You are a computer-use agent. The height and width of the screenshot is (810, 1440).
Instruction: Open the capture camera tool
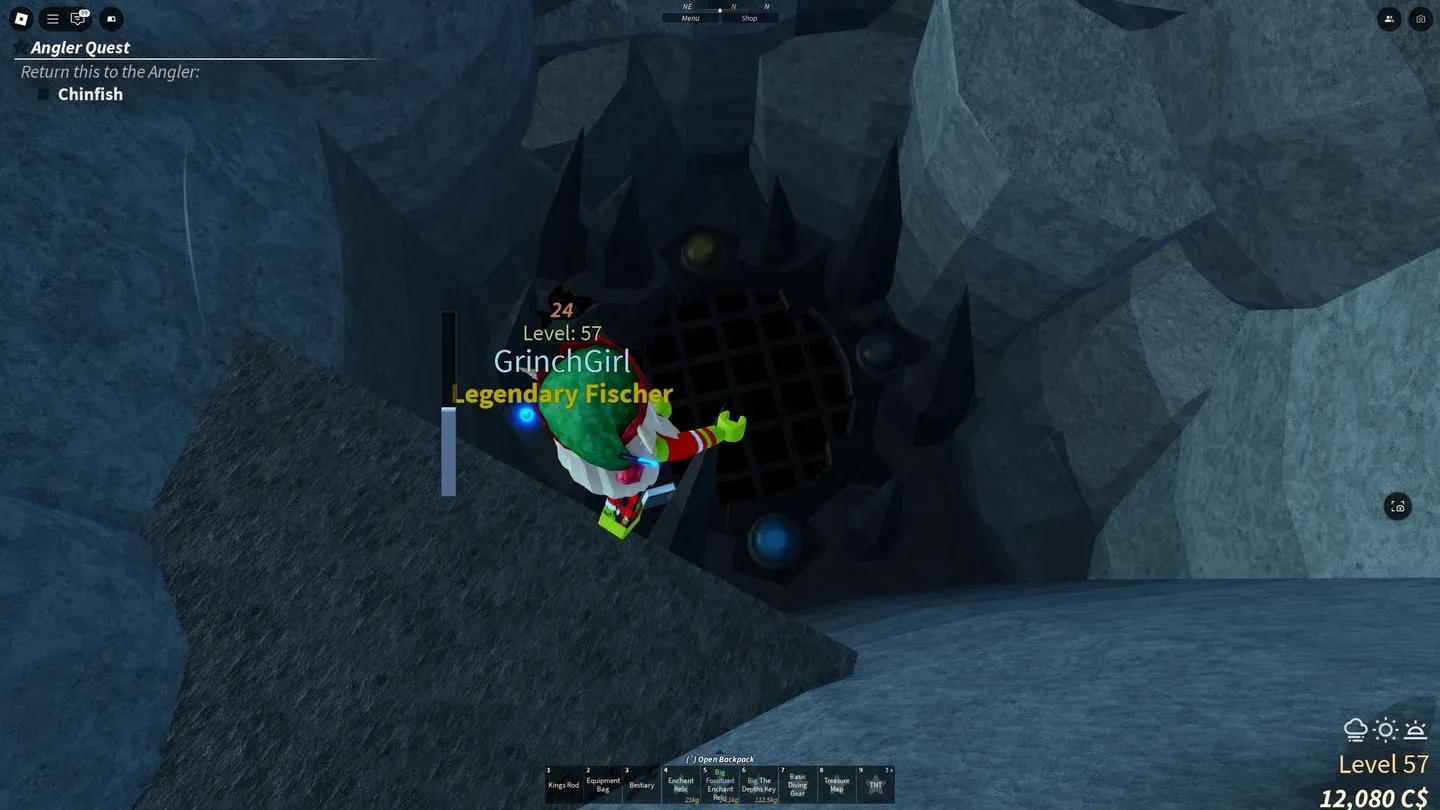point(1420,18)
